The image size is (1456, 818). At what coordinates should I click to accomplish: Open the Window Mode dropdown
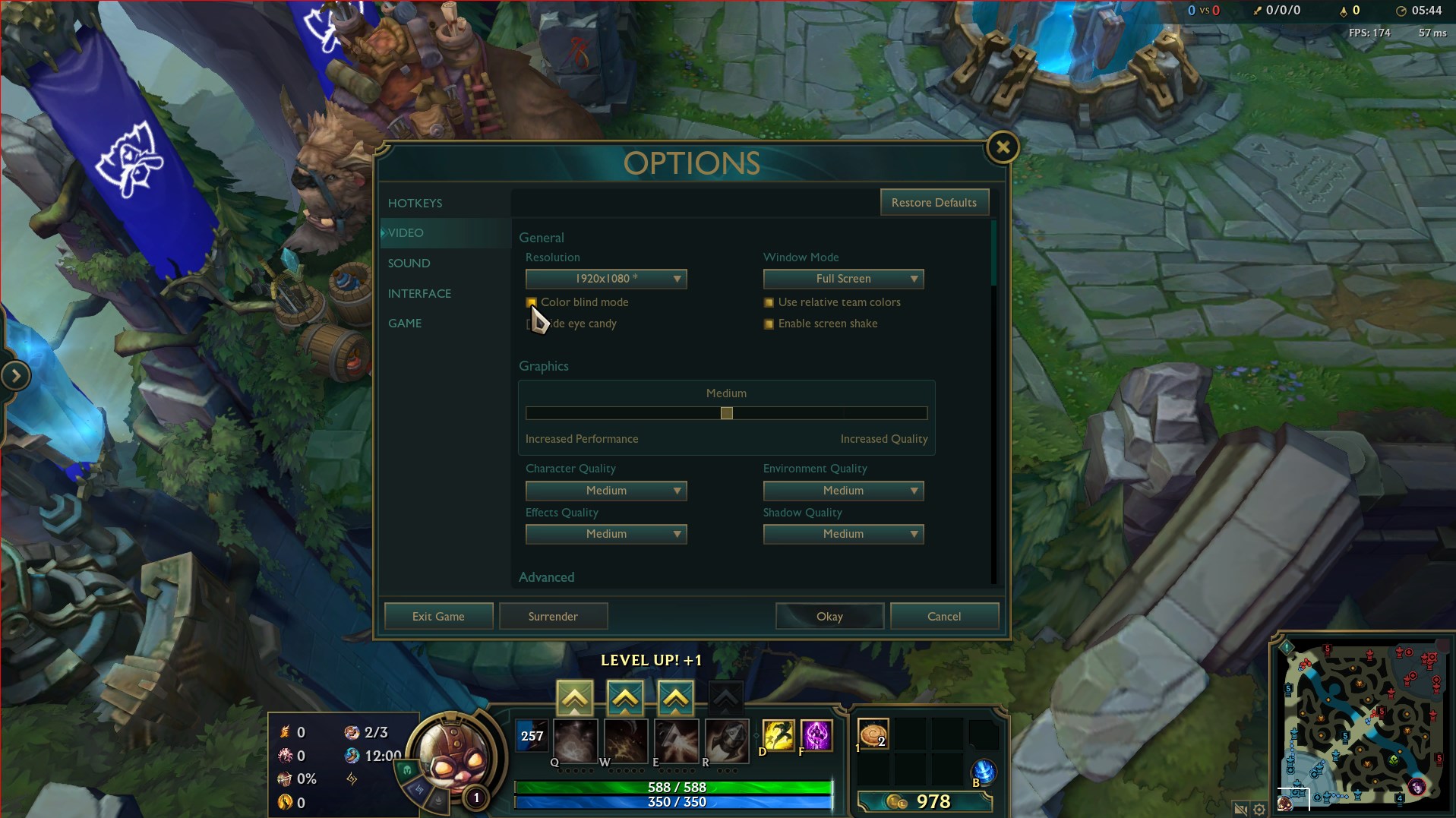pos(842,279)
